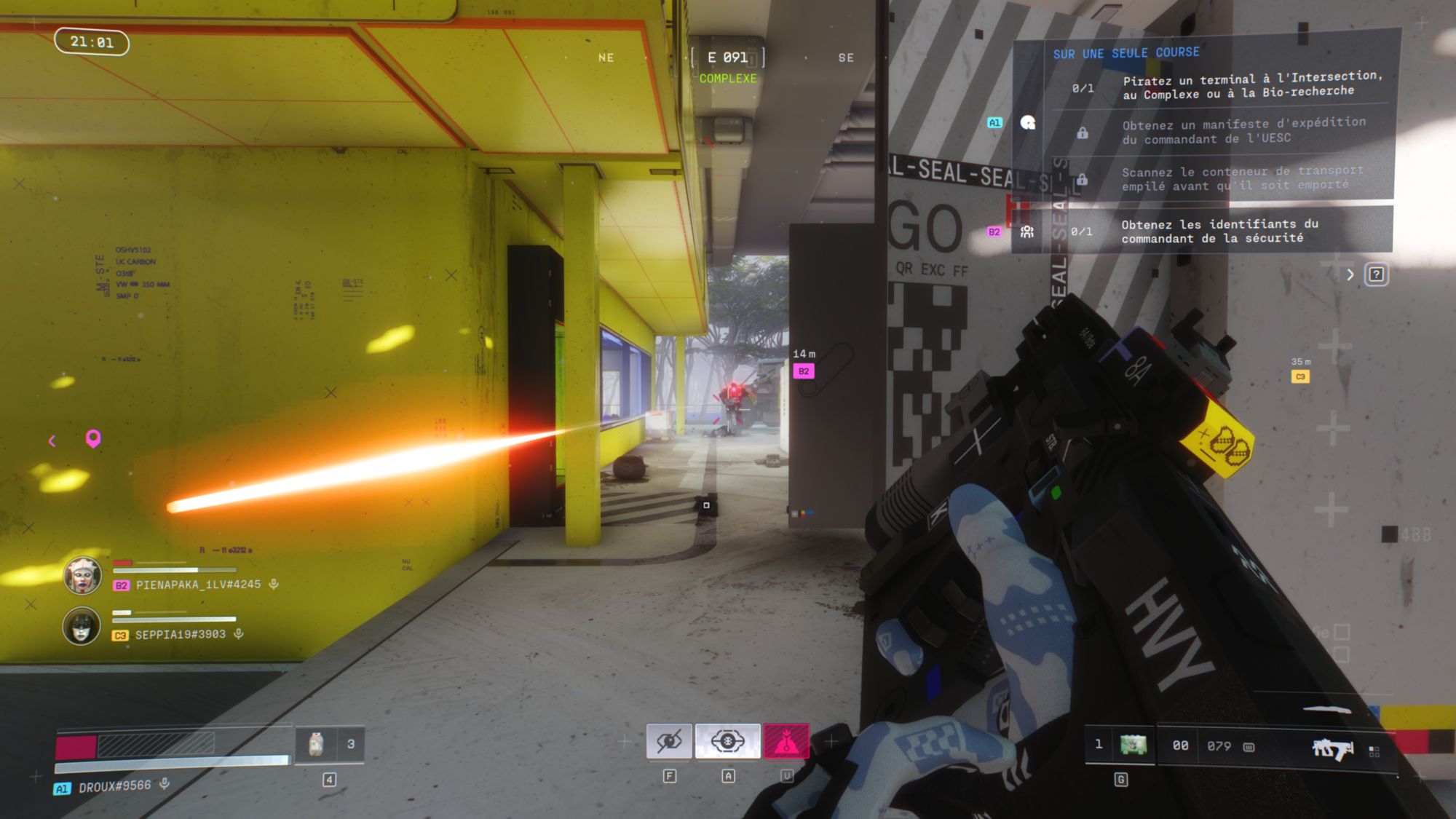The height and width of the screenshot is (819, 1456).
Task: Select the equipped submachine gun icon
Action: (x=1332, y=748)
